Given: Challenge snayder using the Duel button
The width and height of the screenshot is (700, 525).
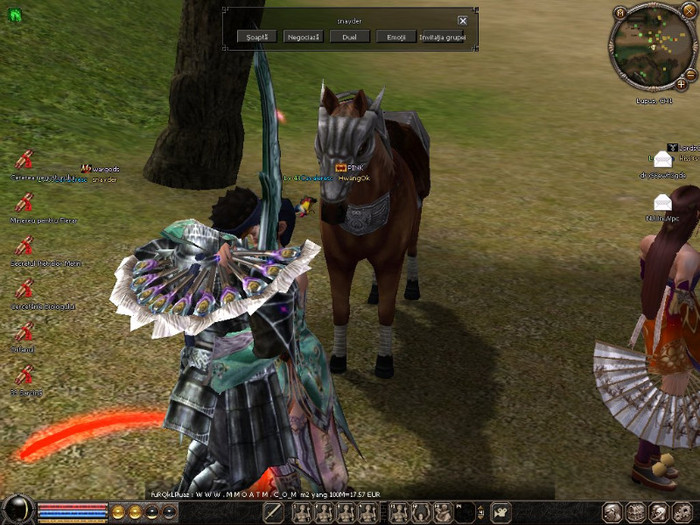Looking at the screenshot, I should [350, 37].
